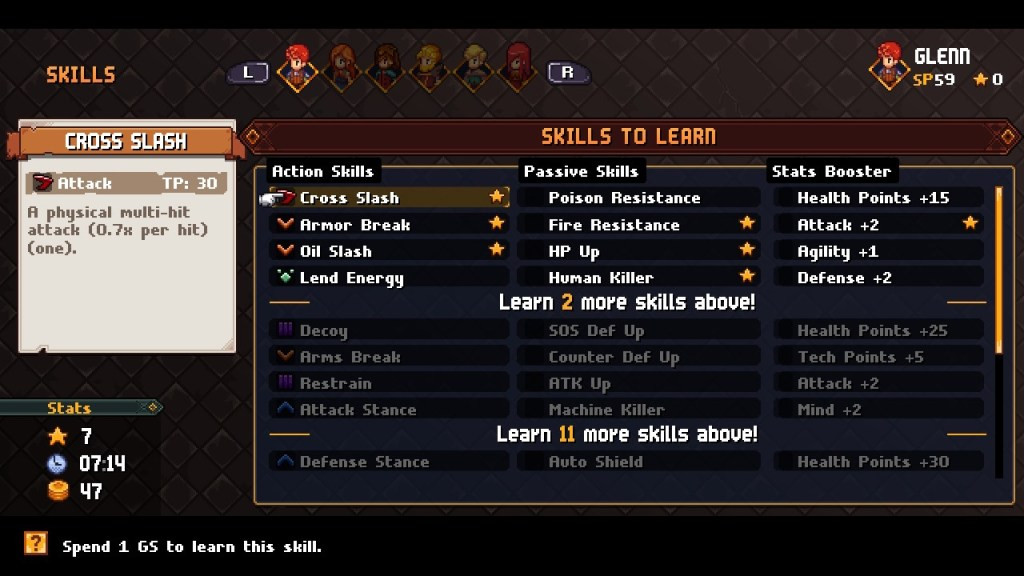
Task: Switch to the bearded blonde character portrait
Action: (x=430, y=67)
